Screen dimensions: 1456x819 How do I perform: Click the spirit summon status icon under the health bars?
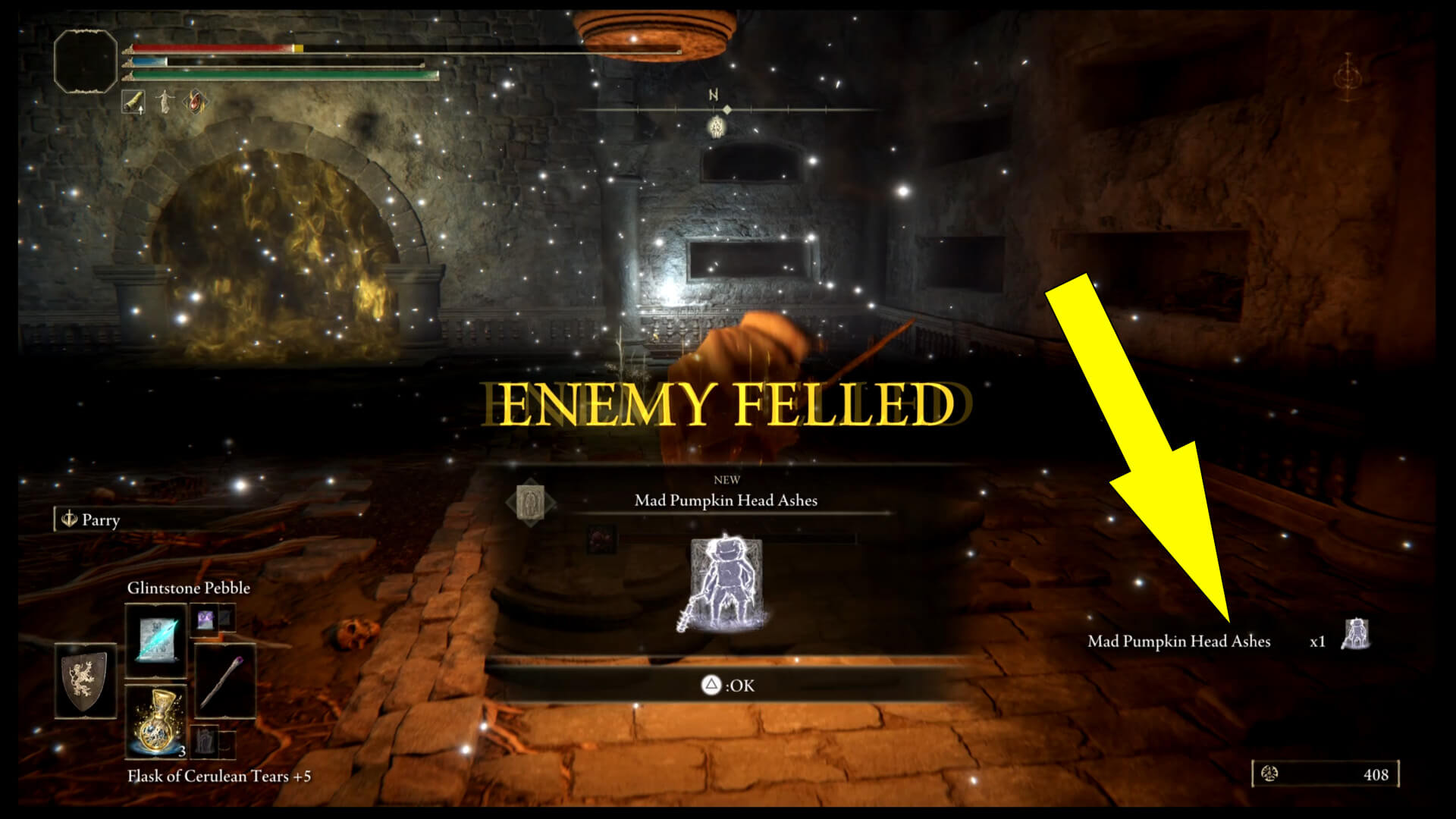[165, 102]
